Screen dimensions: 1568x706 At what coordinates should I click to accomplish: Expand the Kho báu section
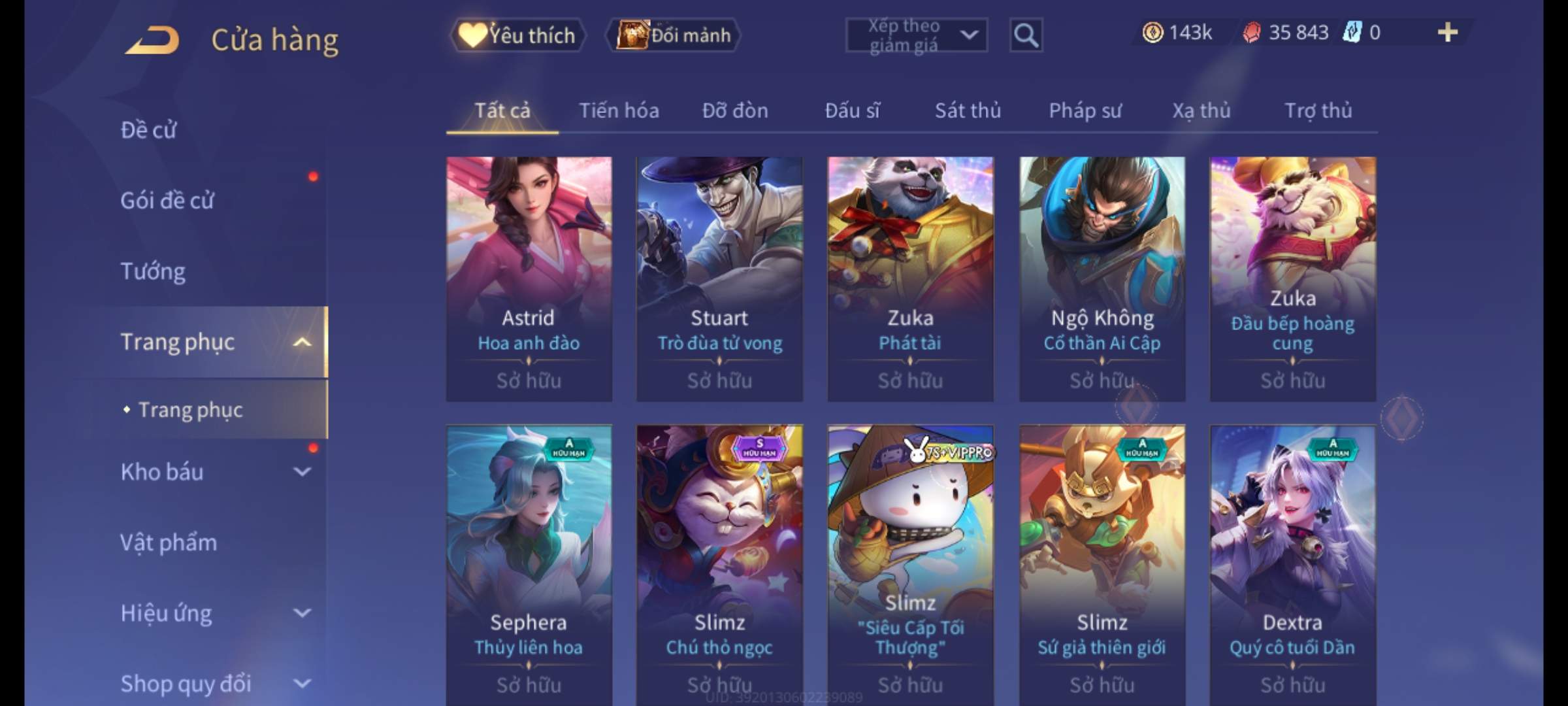[x=302, y=472]
